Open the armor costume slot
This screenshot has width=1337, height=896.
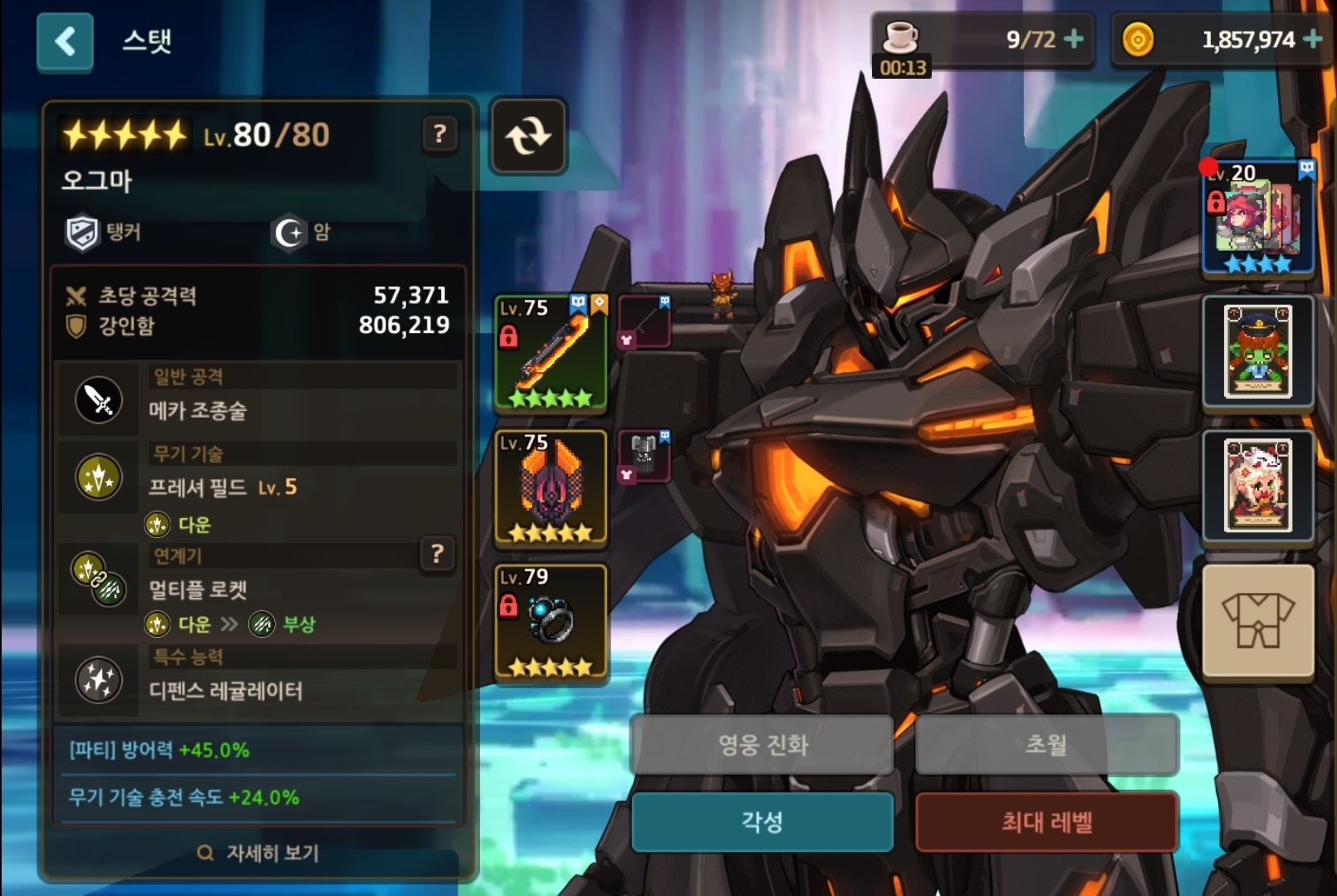point(644,456)
